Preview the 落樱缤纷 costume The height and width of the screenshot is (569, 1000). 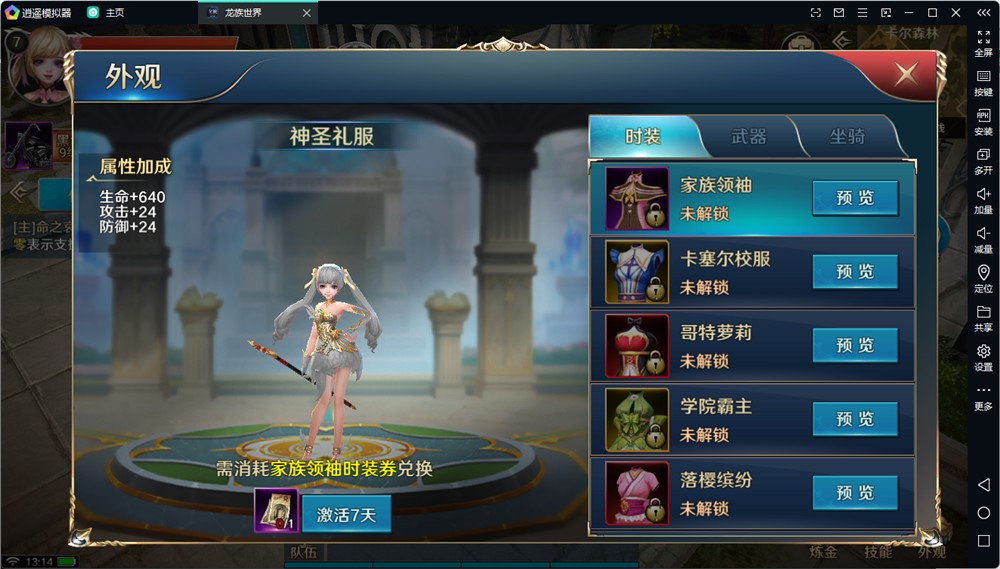pyautogui.click(x=855, y=493)
